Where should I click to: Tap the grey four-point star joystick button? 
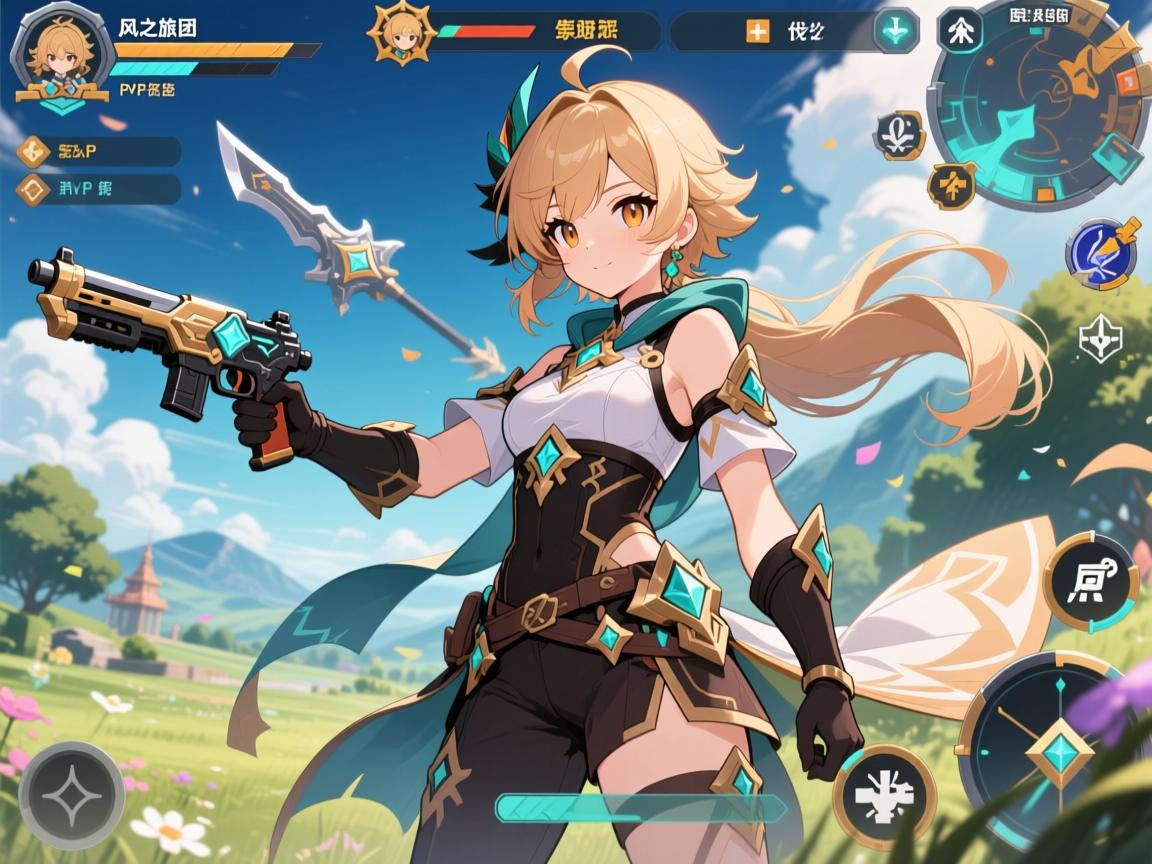tap(71, 795)
